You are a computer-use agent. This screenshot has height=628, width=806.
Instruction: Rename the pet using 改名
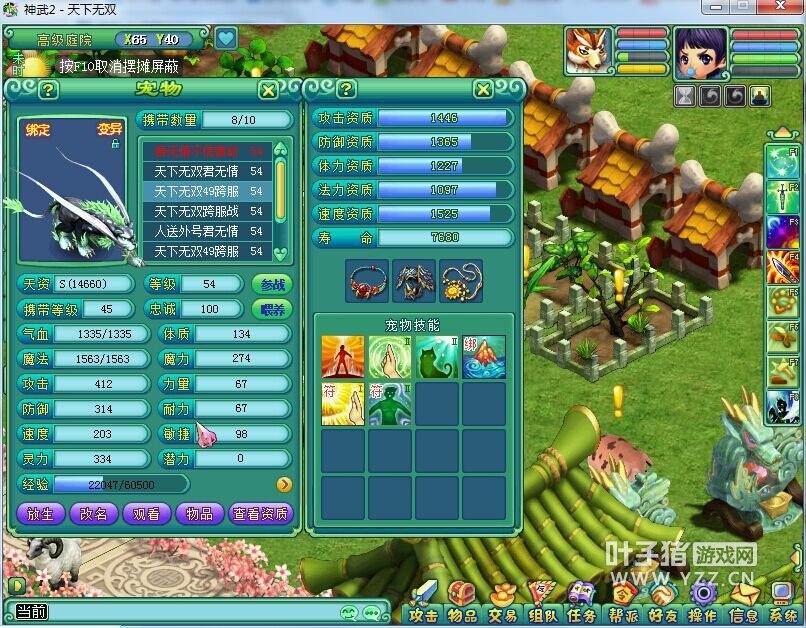tap(93, 513)
